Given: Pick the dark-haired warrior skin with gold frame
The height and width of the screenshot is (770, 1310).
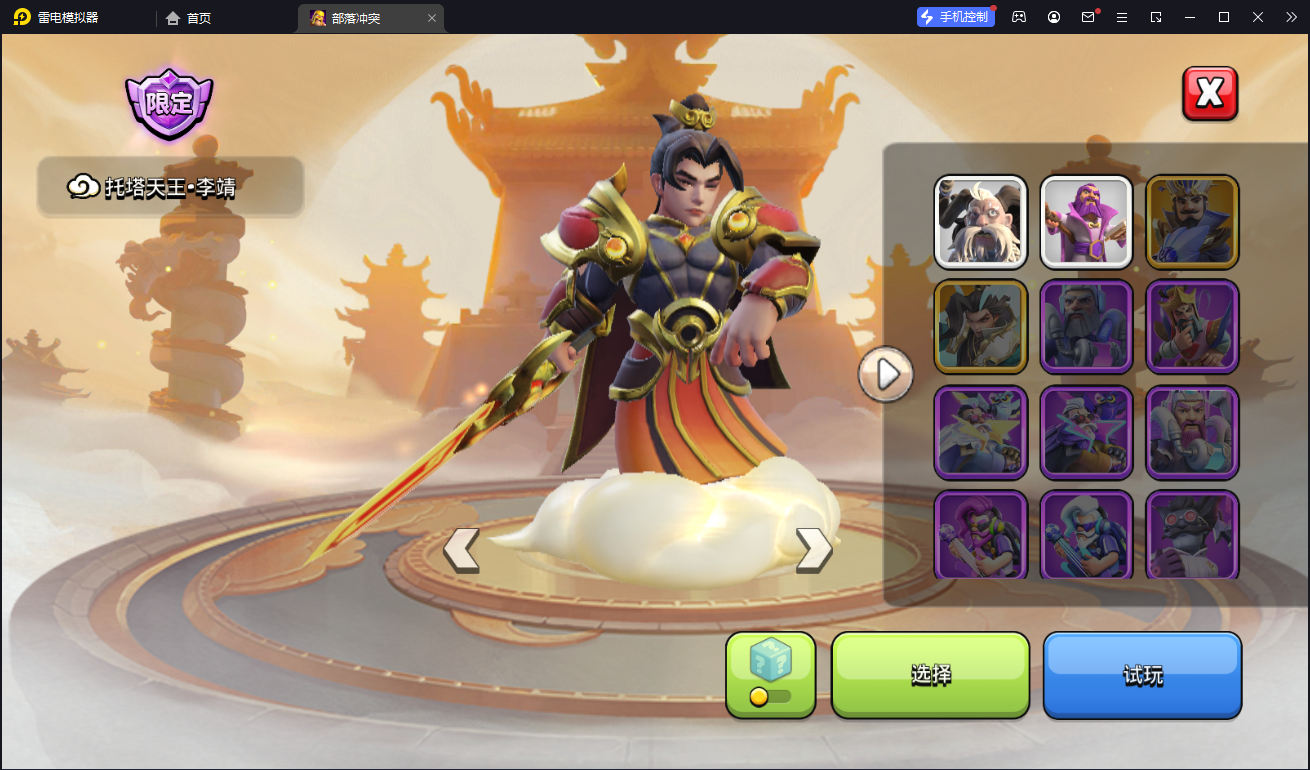Looking at the screenshot, I should 980,326.
